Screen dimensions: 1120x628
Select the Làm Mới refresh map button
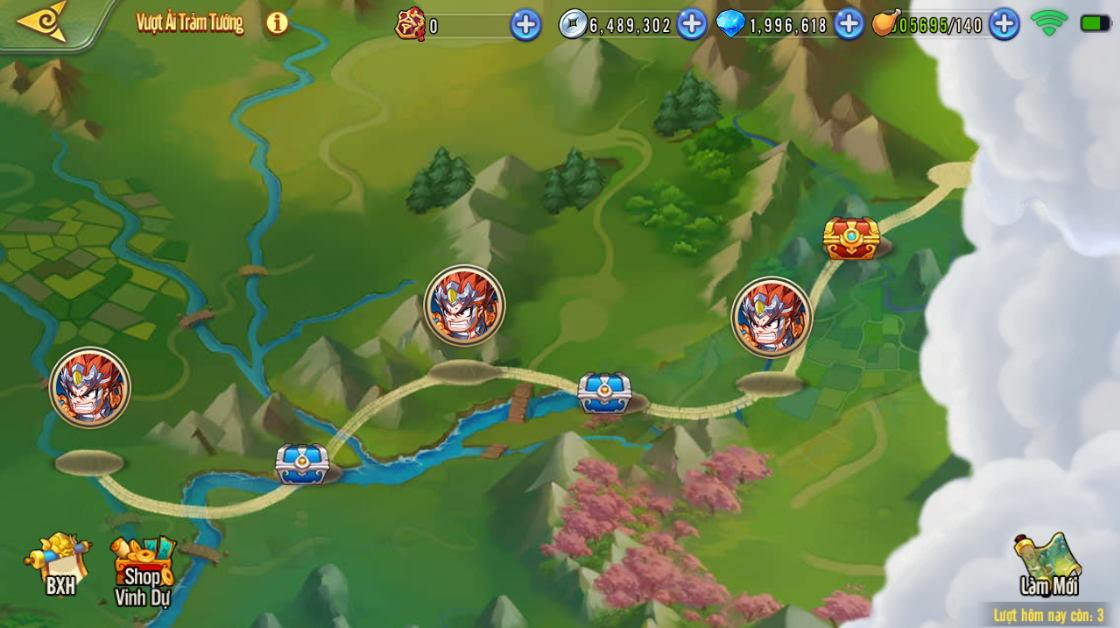click(1047, 564)
